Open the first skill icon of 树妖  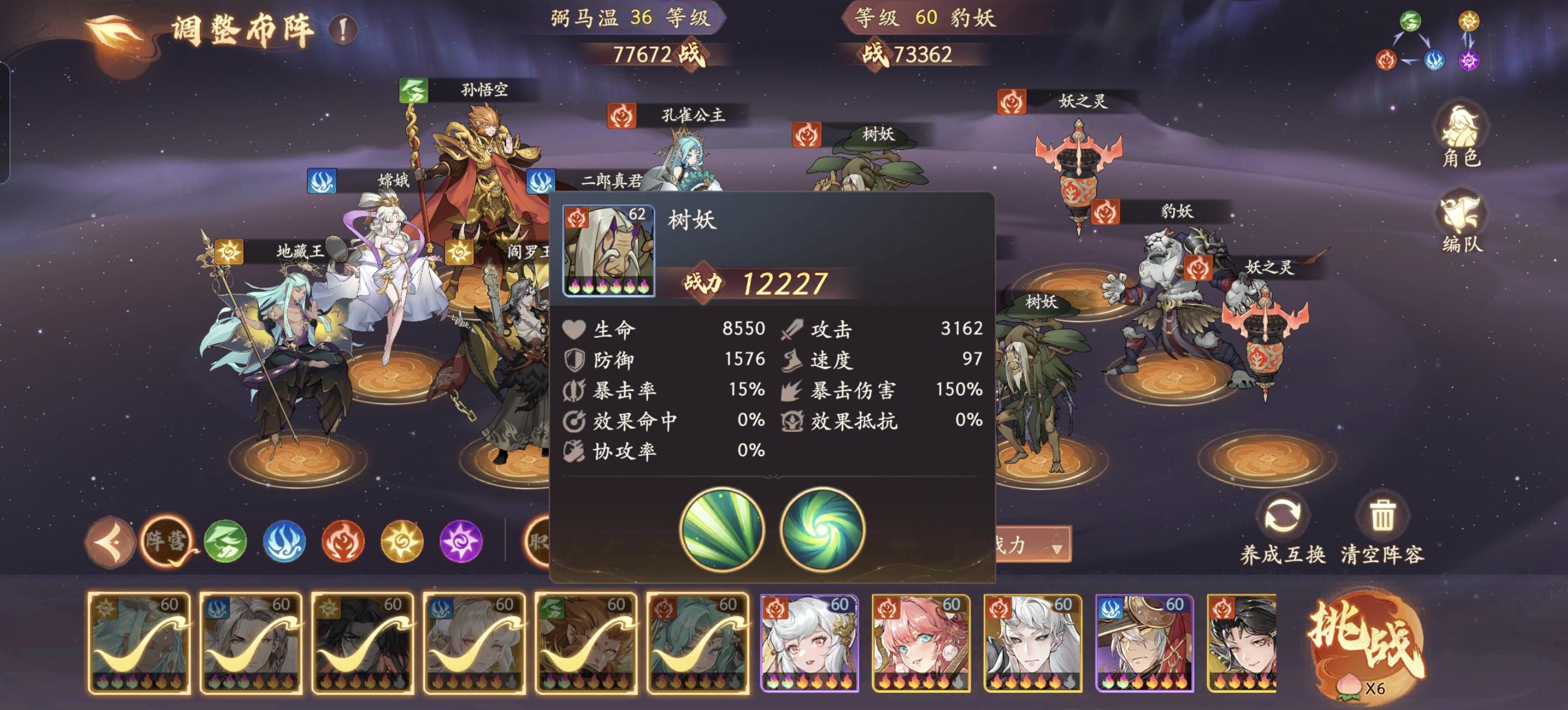722,530
